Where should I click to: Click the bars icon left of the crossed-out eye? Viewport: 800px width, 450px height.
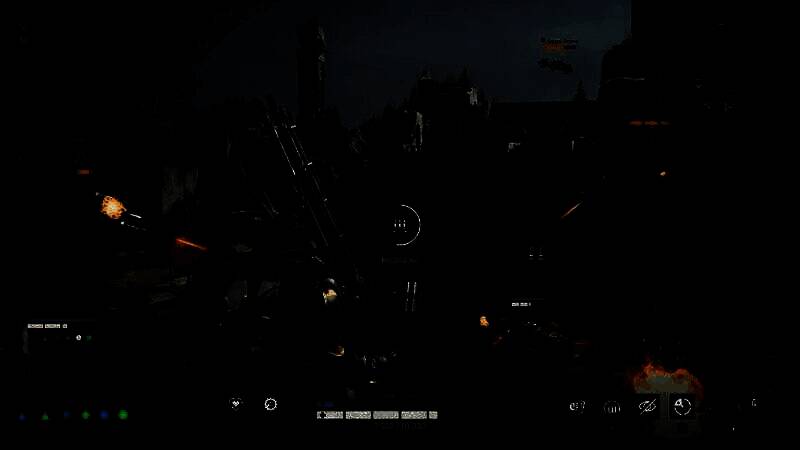[612, 407]
